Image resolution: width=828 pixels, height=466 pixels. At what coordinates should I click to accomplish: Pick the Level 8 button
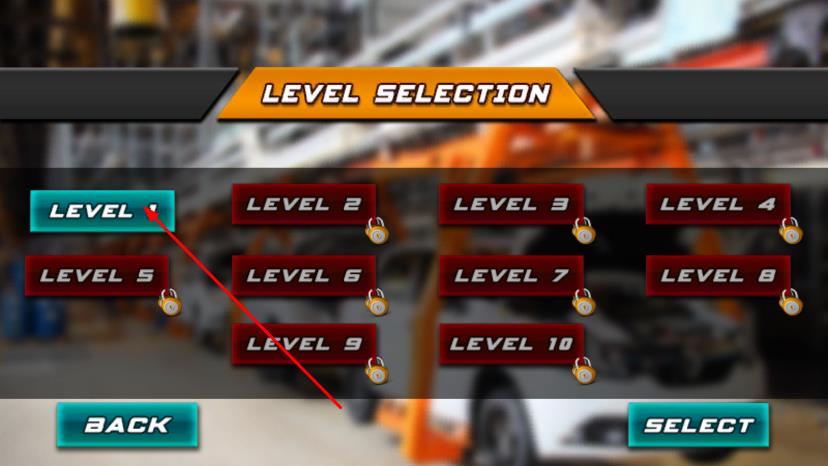718,276
